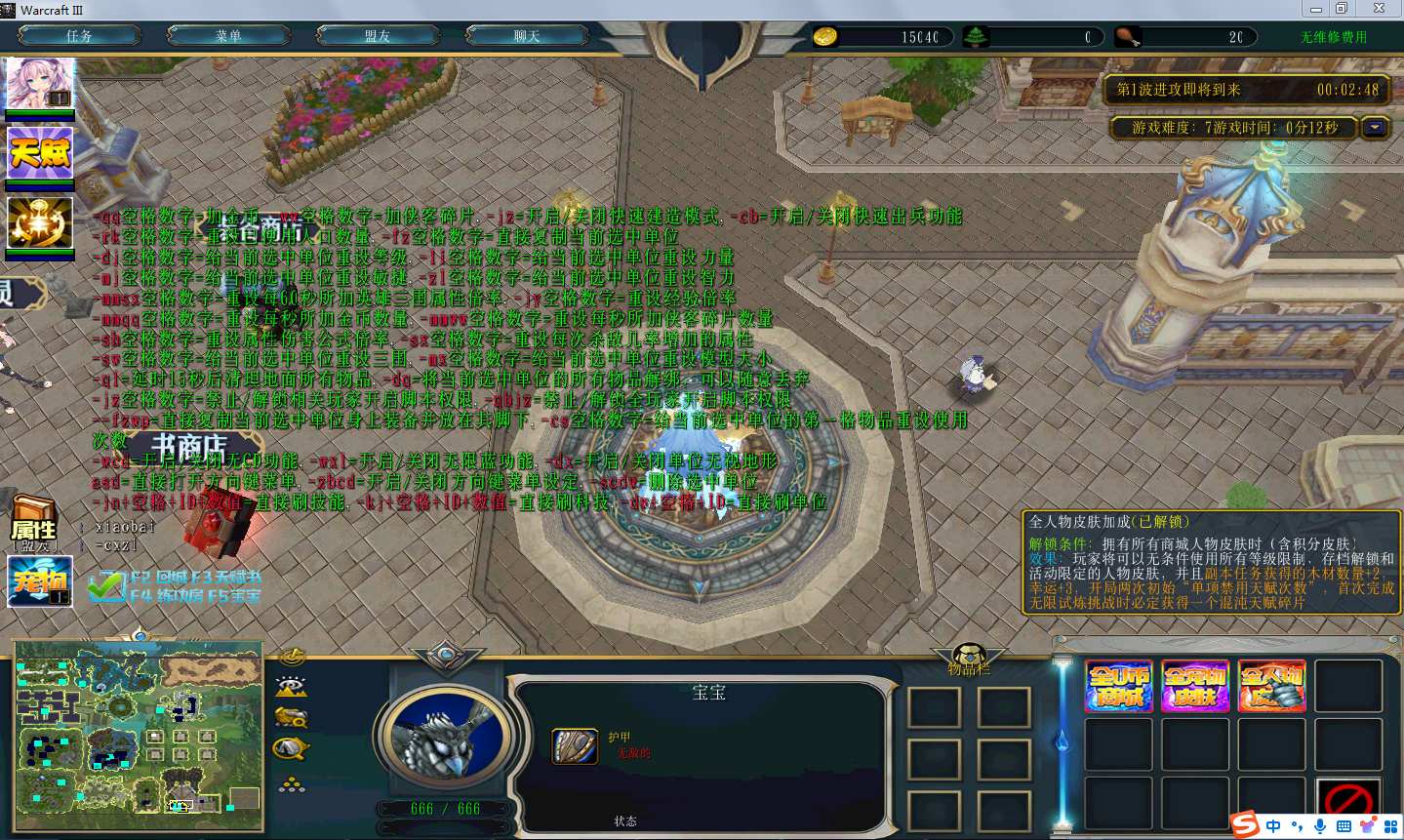Select the golden burst hero icon

(40, 223)
